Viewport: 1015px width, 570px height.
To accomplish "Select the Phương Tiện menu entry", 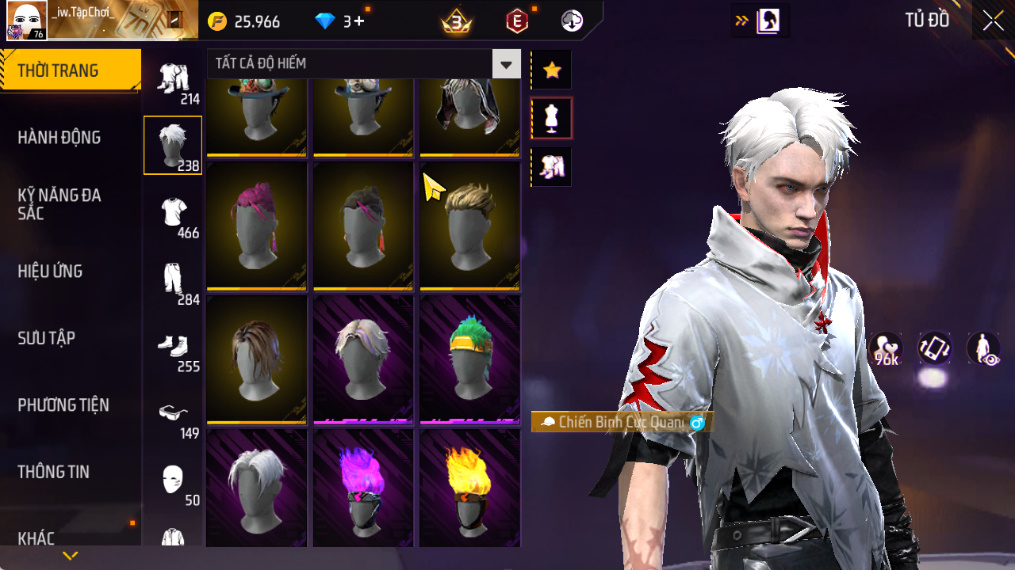I will [63, 405].
